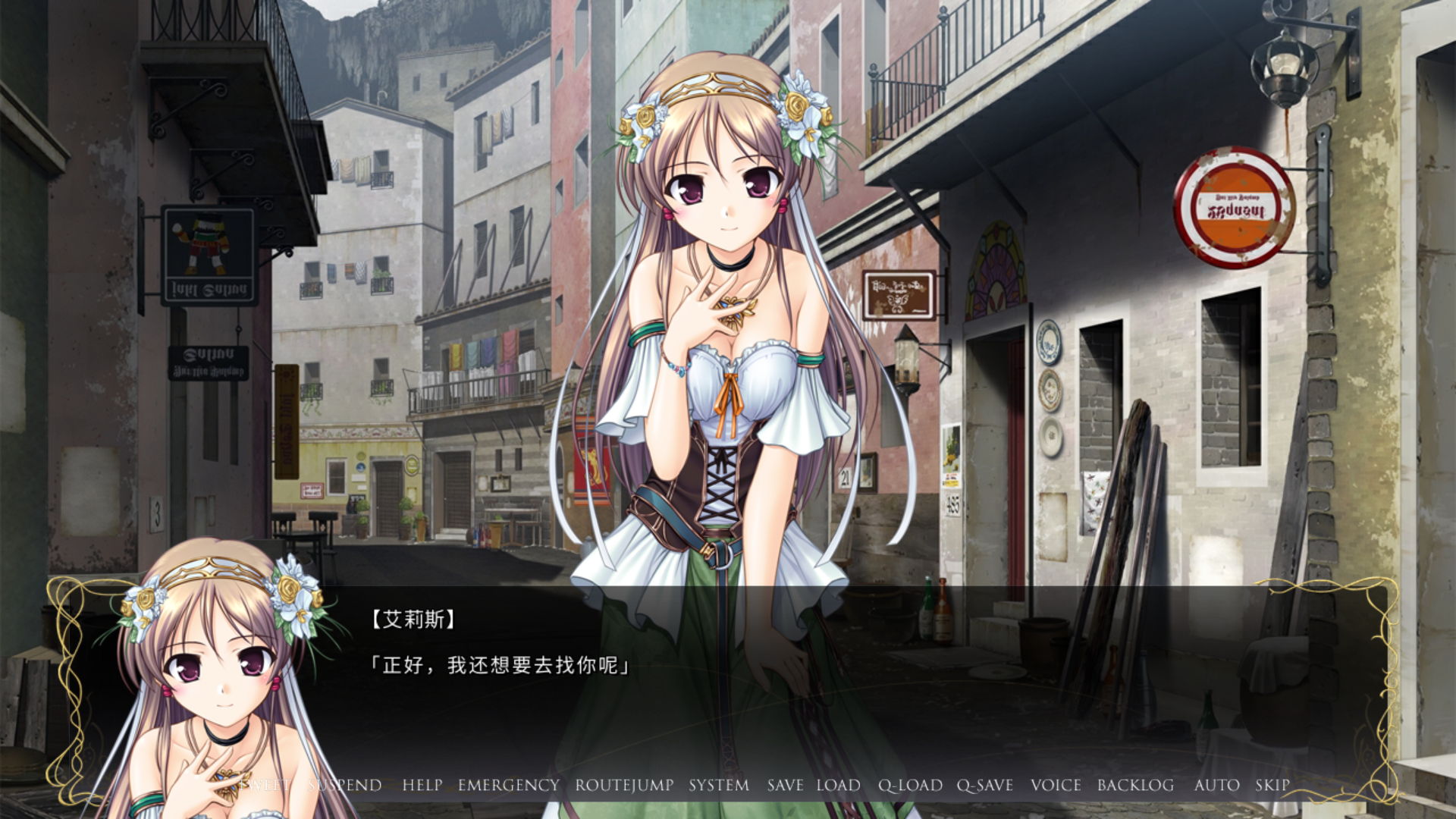
Task: Show the BACKLOG of dialogue
Action: click(x=1135, y=786)
